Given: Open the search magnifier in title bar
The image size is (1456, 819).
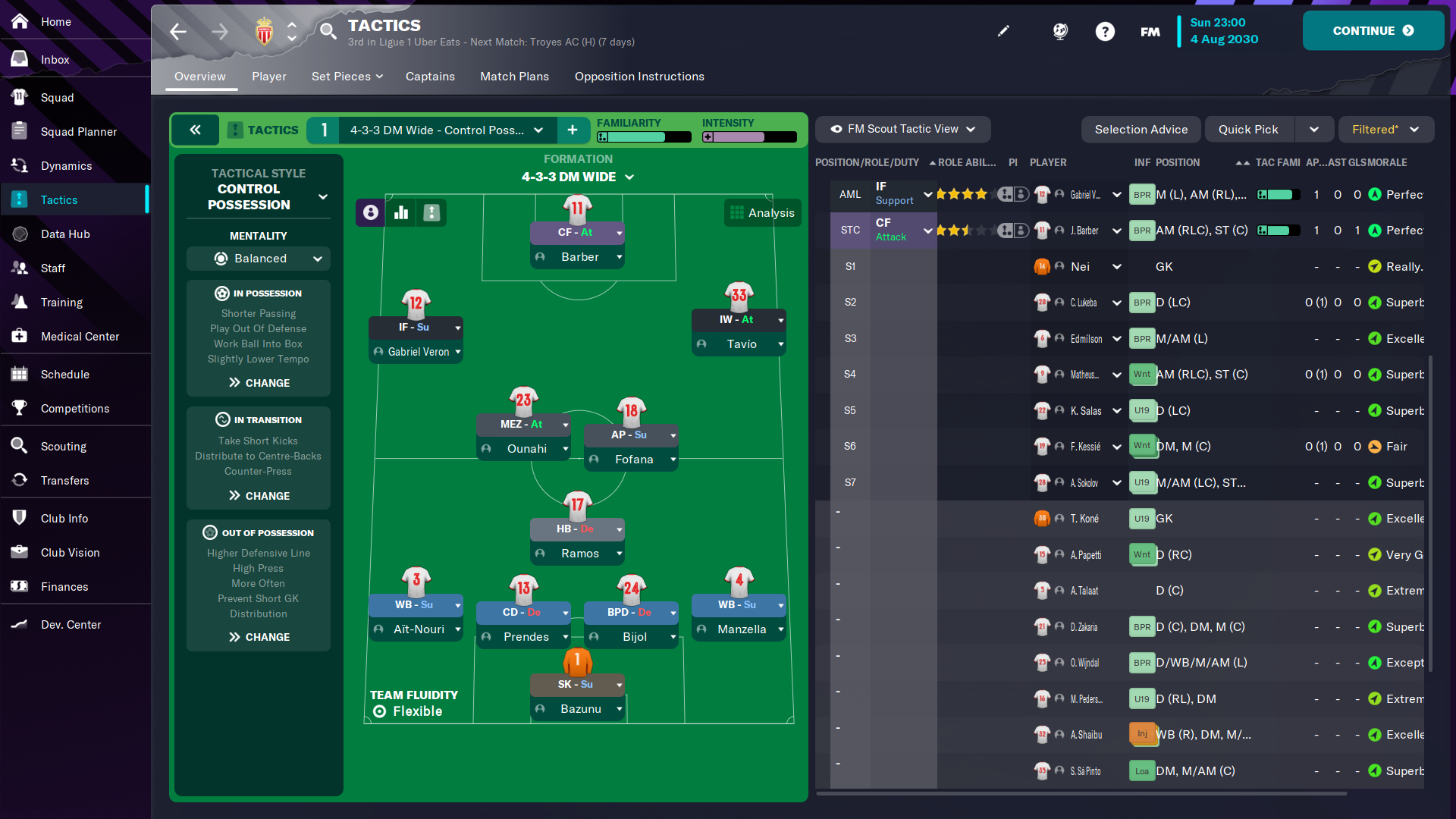Looking at the screenshot, I should point(328,31).
